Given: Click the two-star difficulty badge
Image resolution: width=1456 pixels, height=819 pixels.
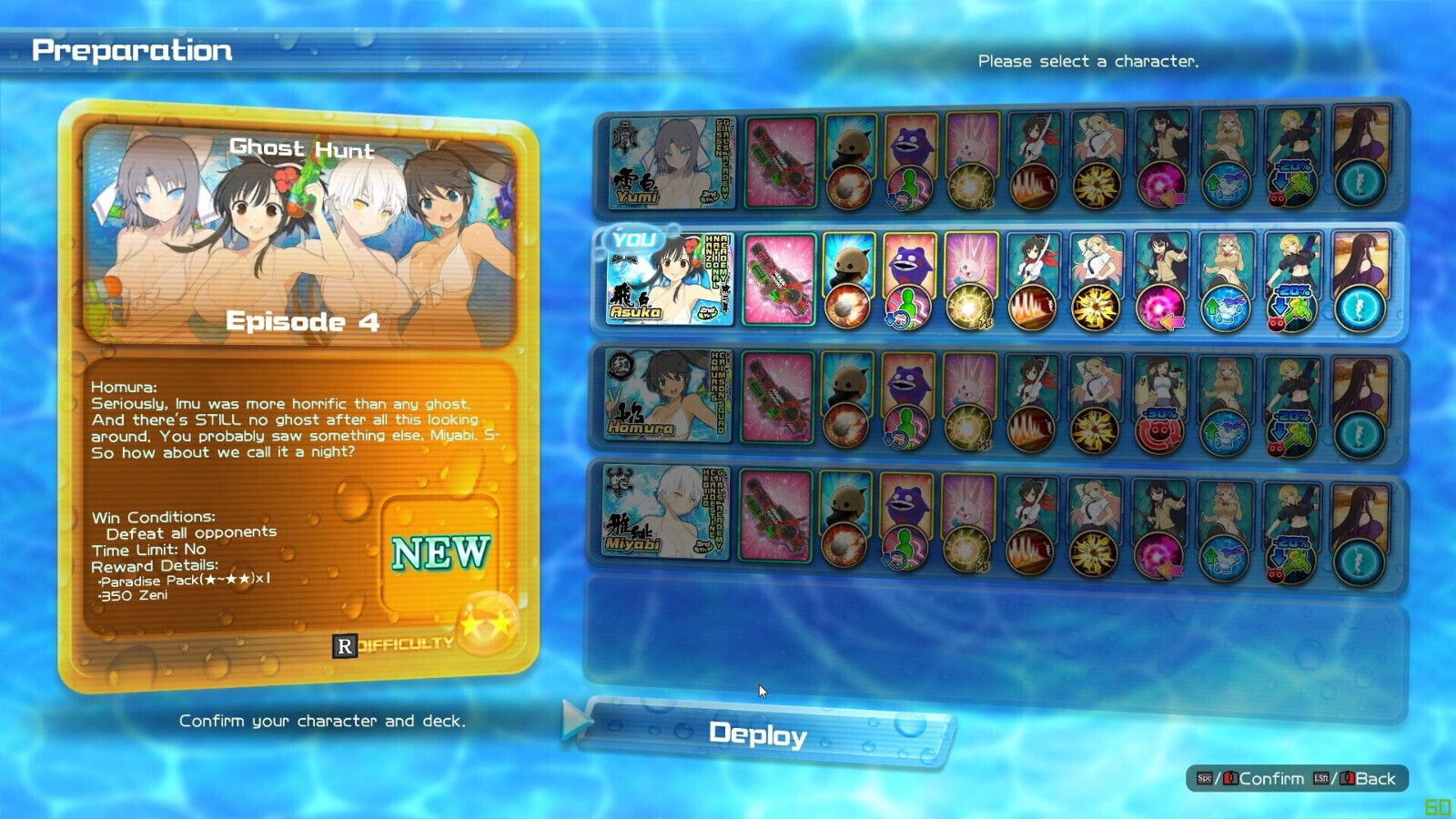Looking at the screenshot, I should [x=488, y=622].
